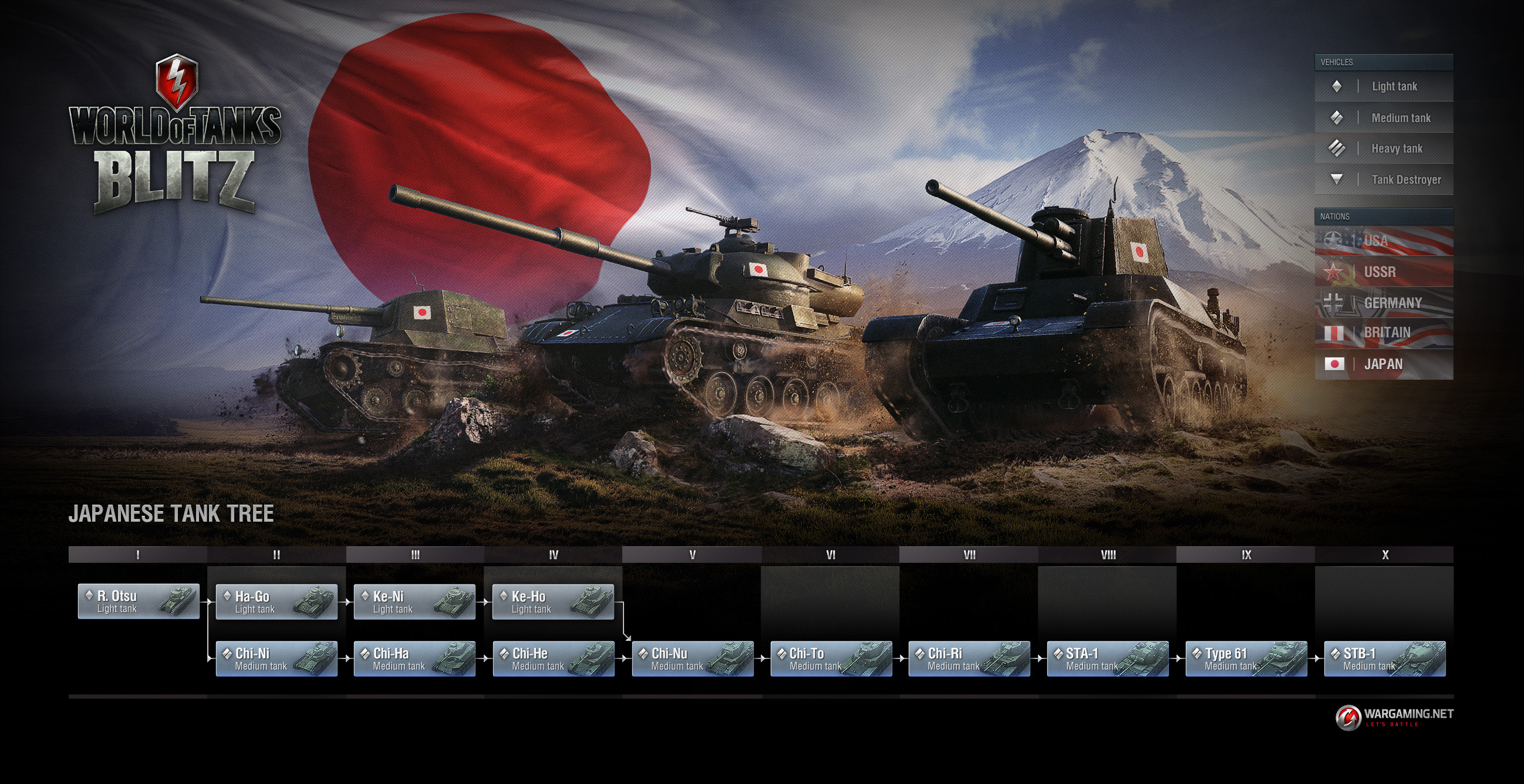
Task: Click the Chi-Ri medium tank node
Action: pos(969,658)
